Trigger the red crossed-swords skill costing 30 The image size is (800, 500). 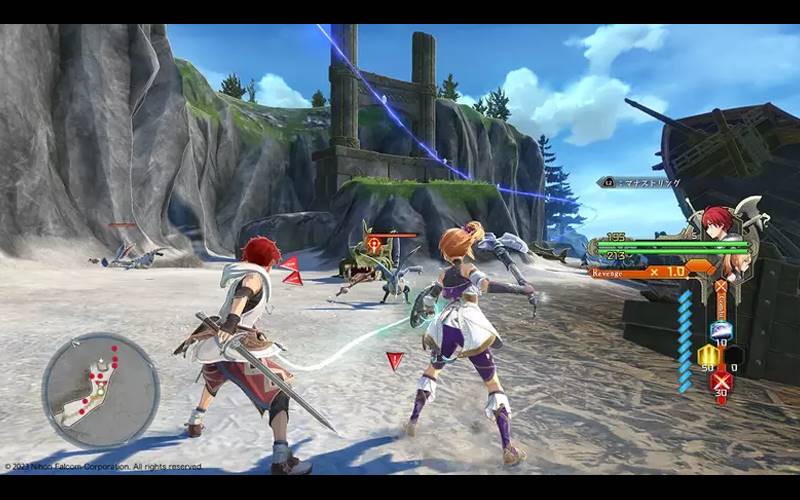tap(720, 380)
